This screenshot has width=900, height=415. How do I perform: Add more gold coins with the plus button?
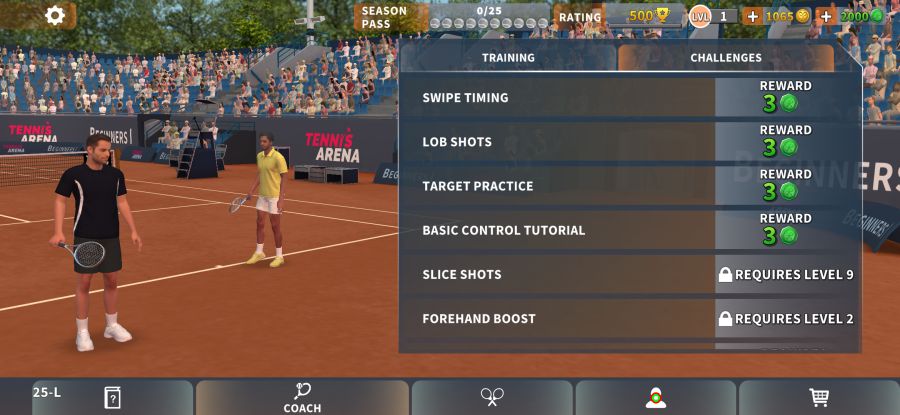753,16
